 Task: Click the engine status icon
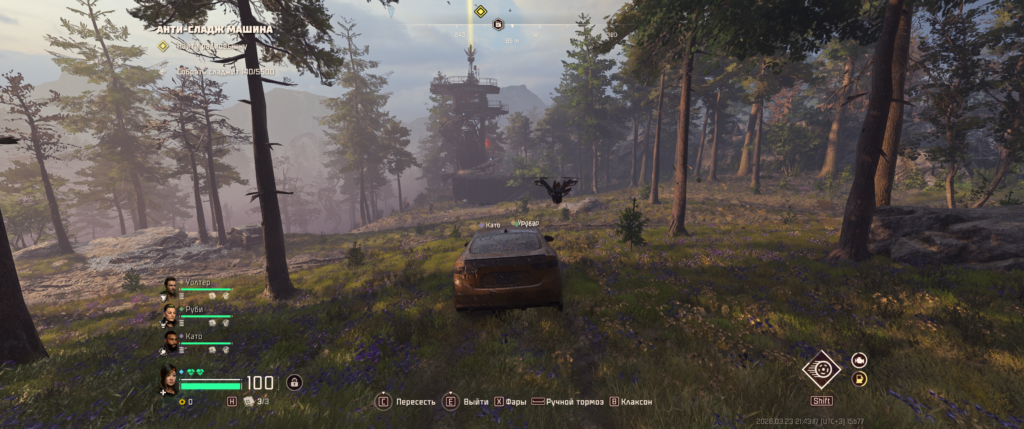click(858, 360)
